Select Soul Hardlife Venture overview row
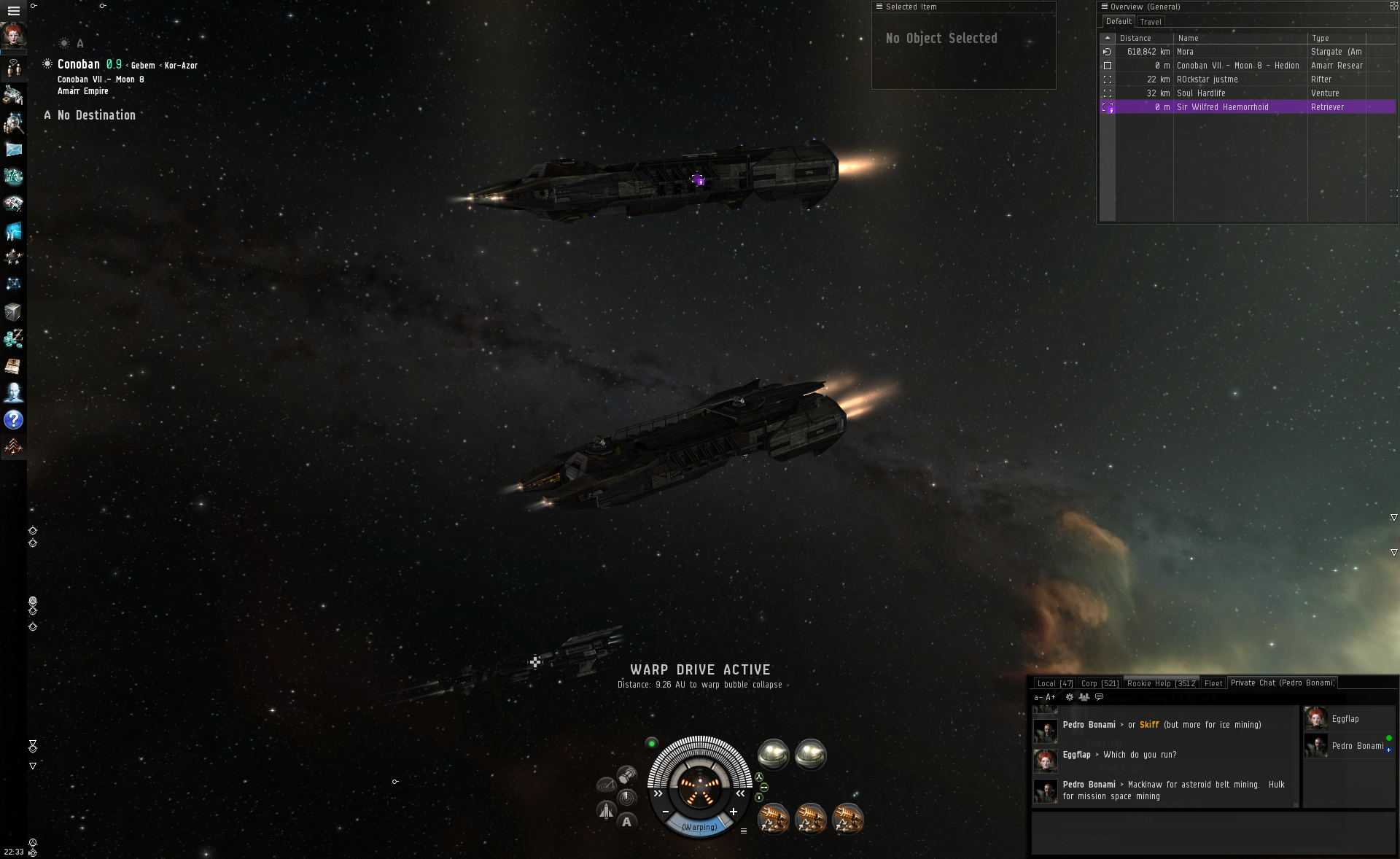This screenshot has height=859, width=1400. (x=1240, y=93)
